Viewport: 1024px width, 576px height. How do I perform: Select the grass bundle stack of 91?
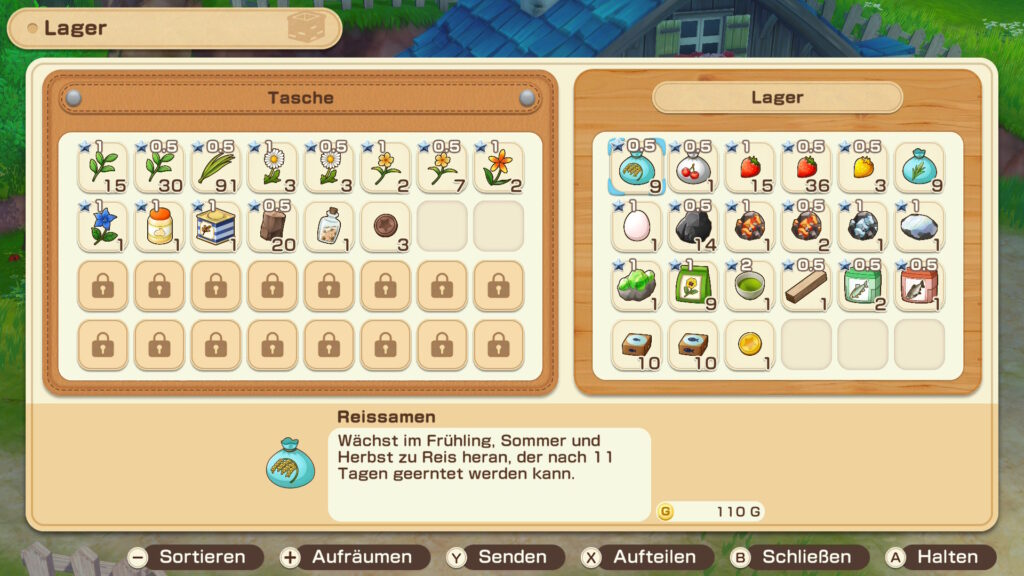(216, 167)
